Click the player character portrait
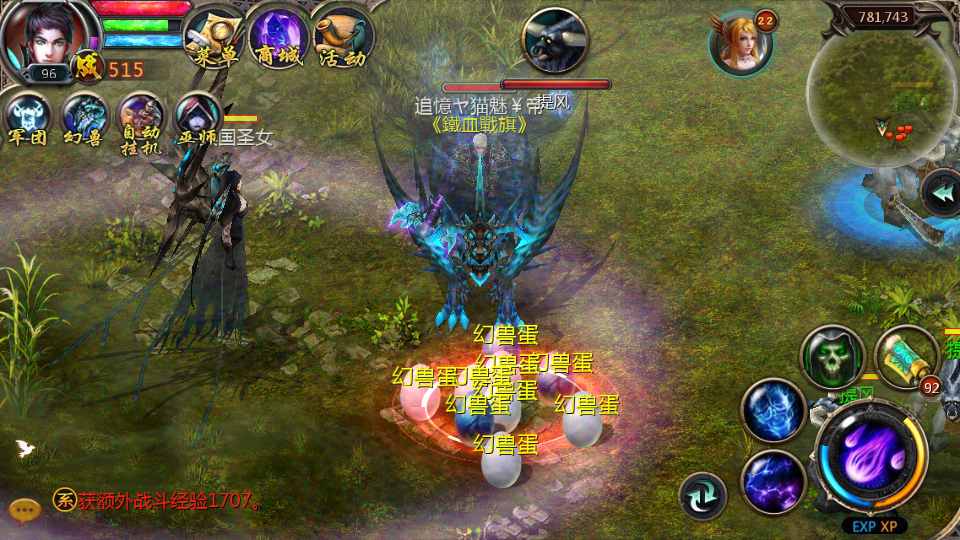 pyautogui.click(x=42, y=38)
